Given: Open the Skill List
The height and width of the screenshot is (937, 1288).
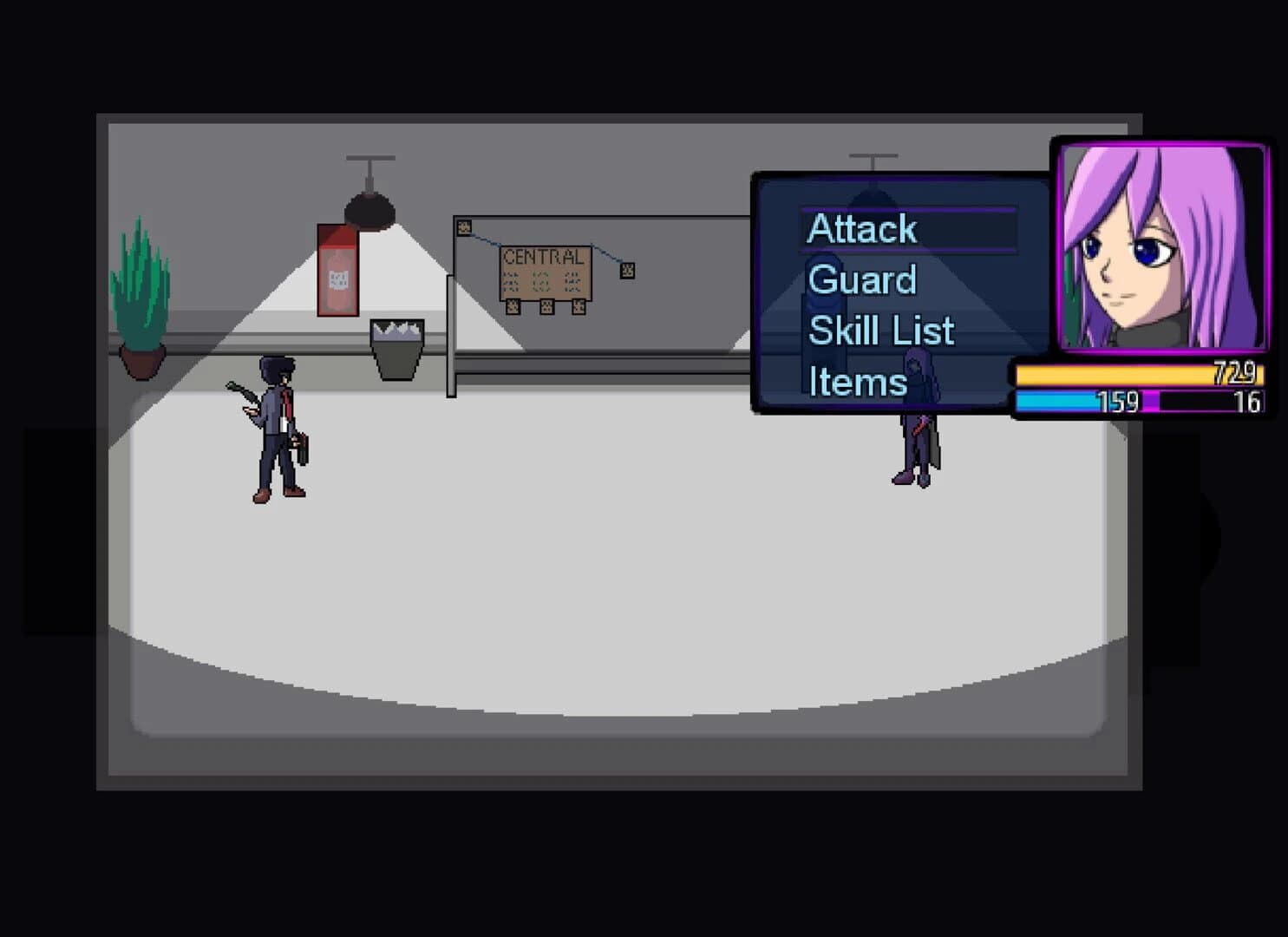Looking at the screenshot, I should 880,330.
